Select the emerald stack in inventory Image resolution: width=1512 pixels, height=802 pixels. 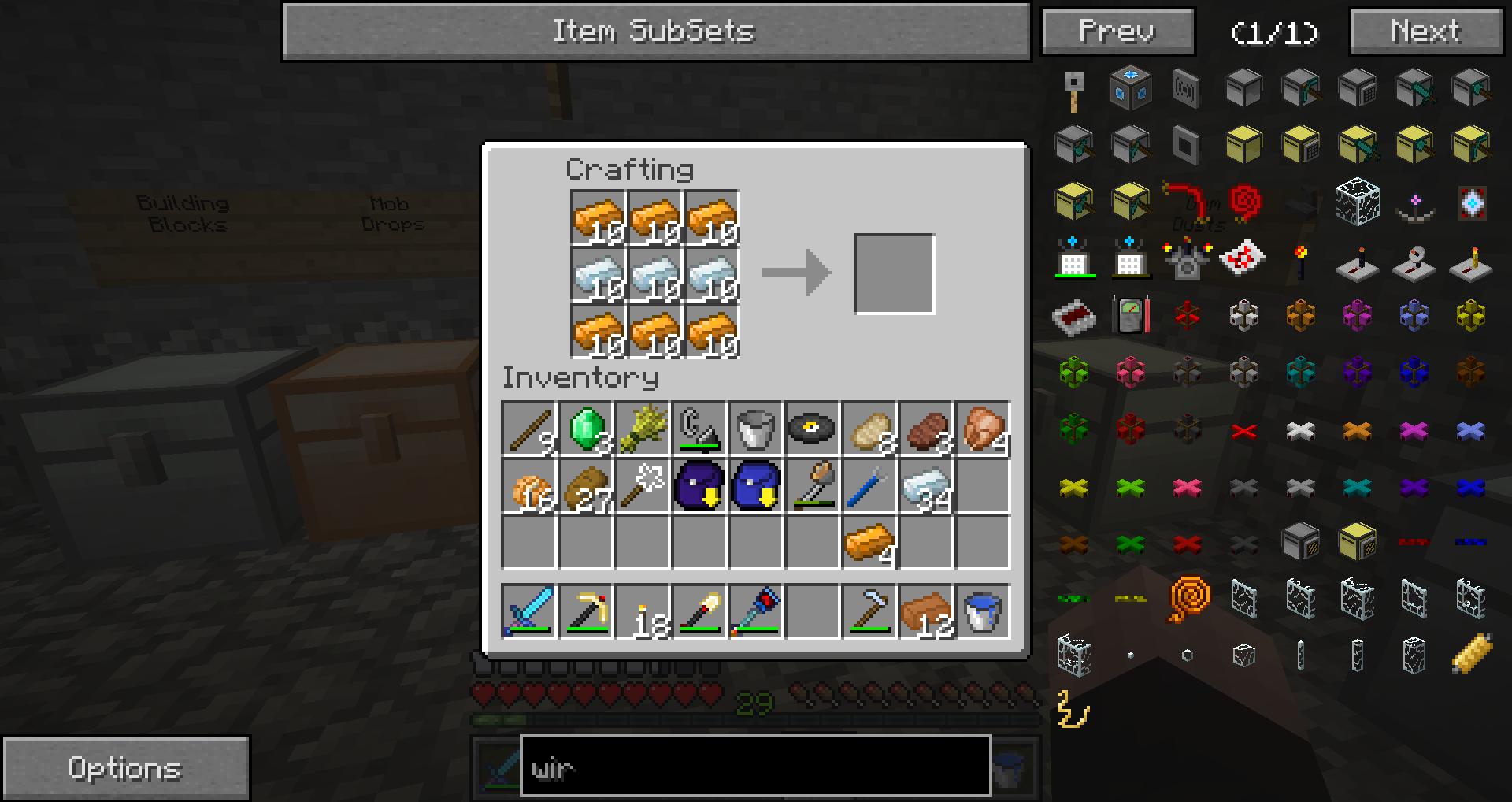coord(587,429)
